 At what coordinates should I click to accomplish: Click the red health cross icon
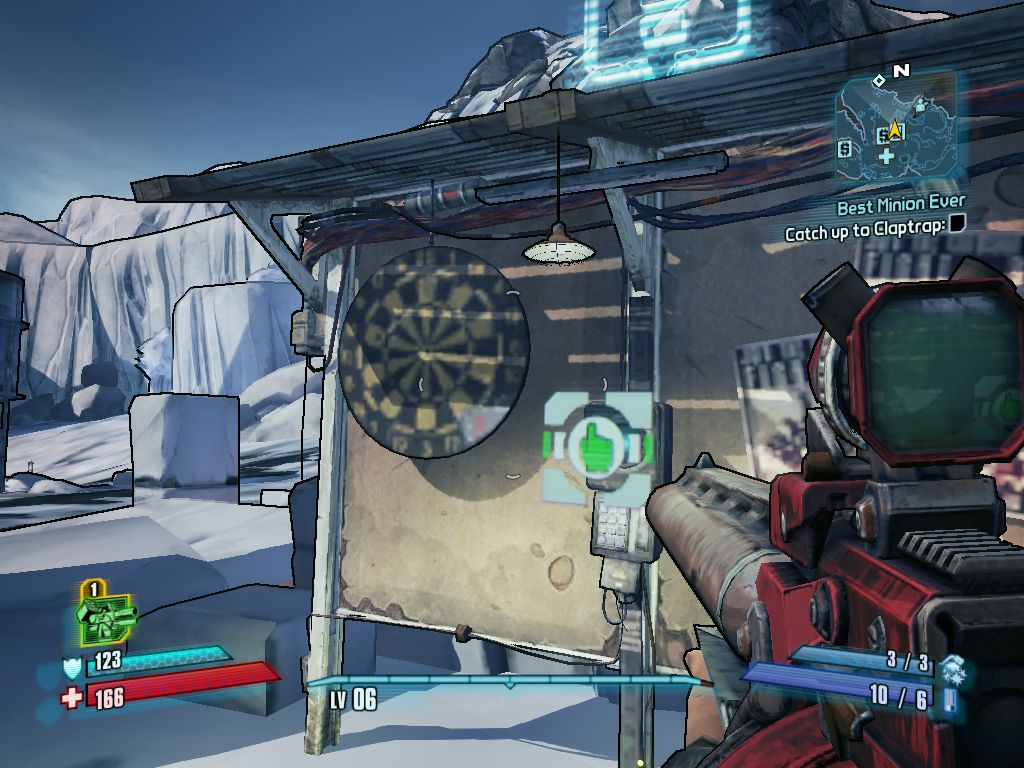coord(72,696)
